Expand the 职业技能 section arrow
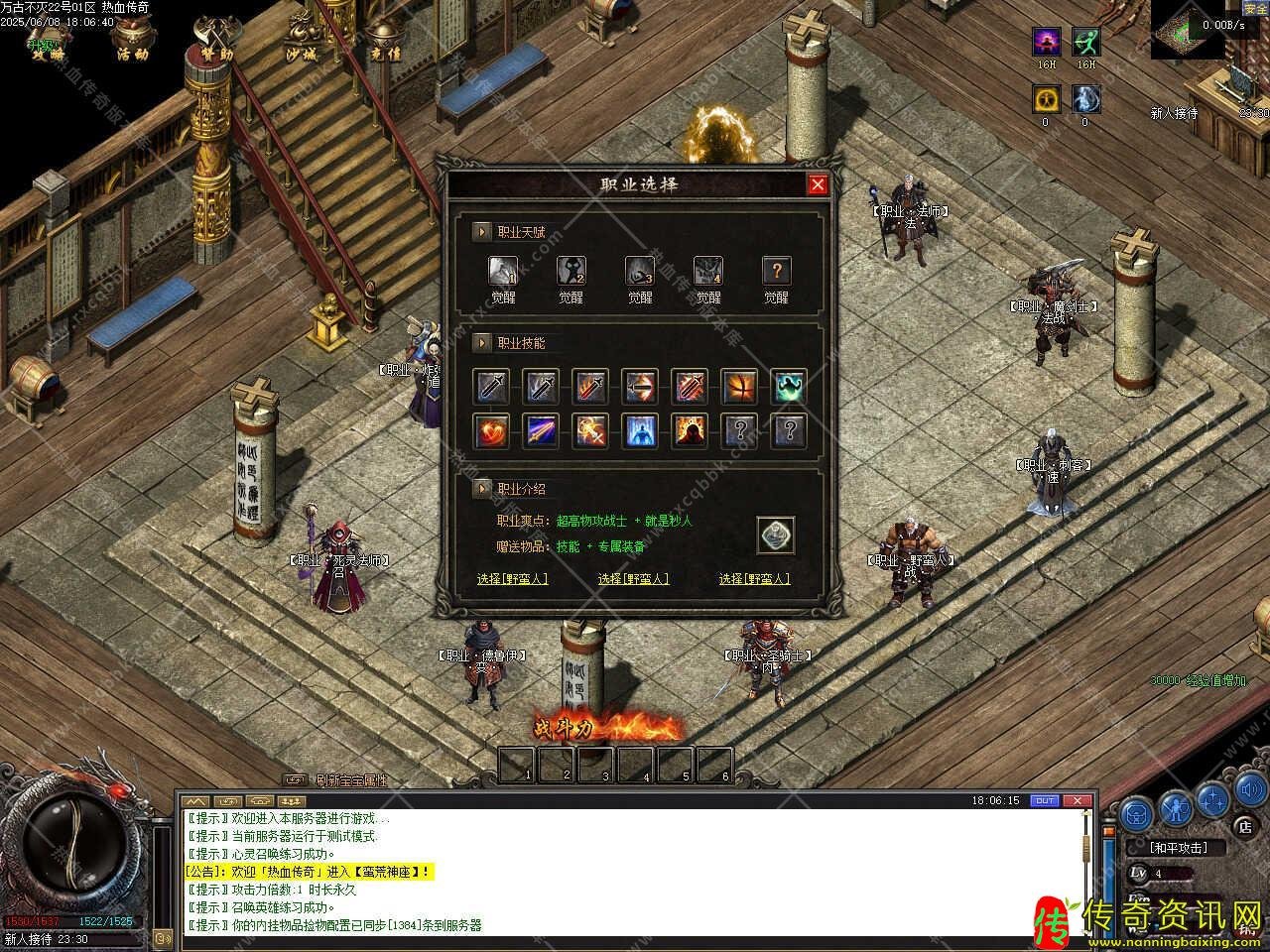This screenshot has width=1270, height=952. [x=482, y=343]
